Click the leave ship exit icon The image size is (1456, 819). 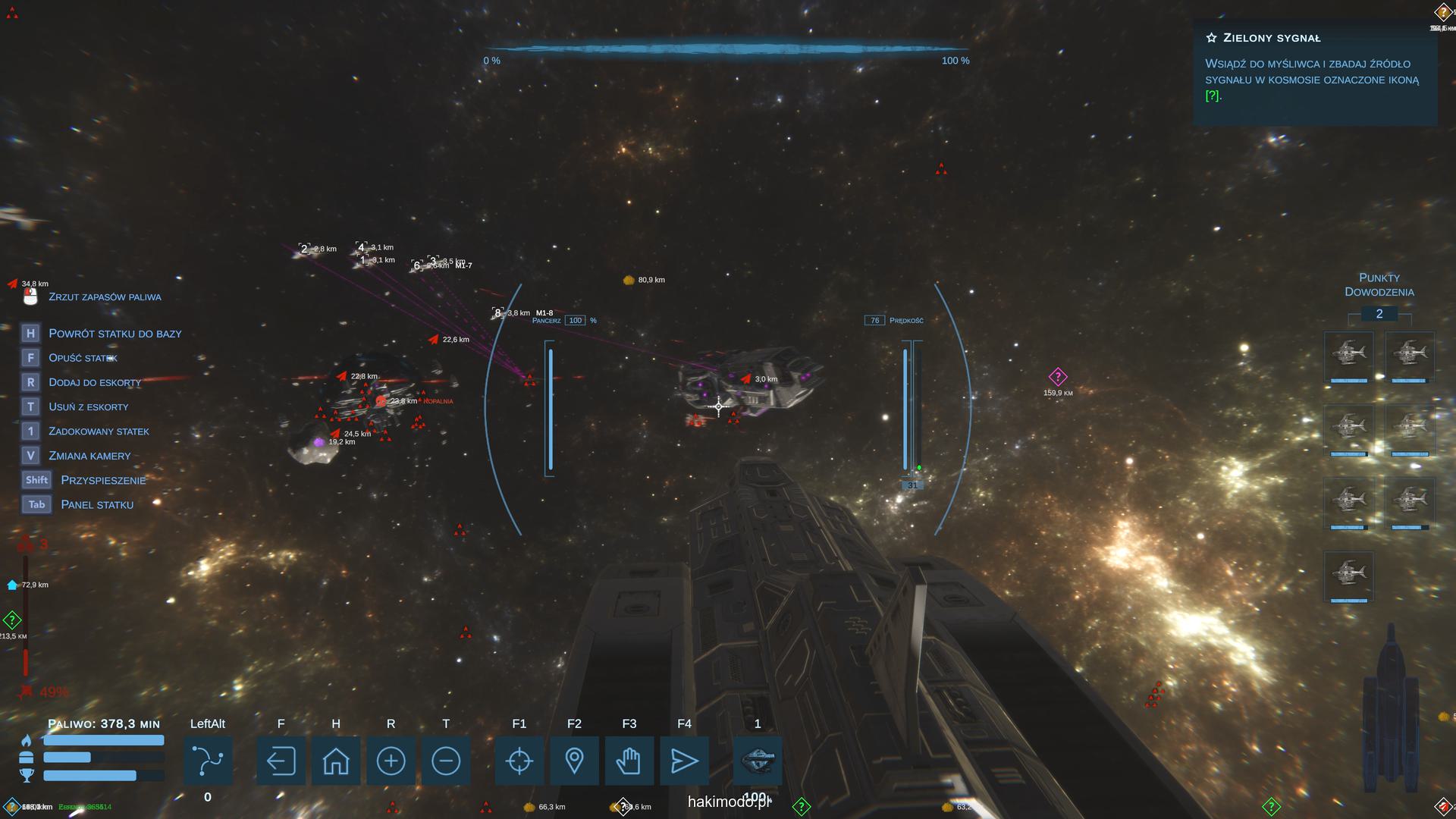(x=281, y=761)
